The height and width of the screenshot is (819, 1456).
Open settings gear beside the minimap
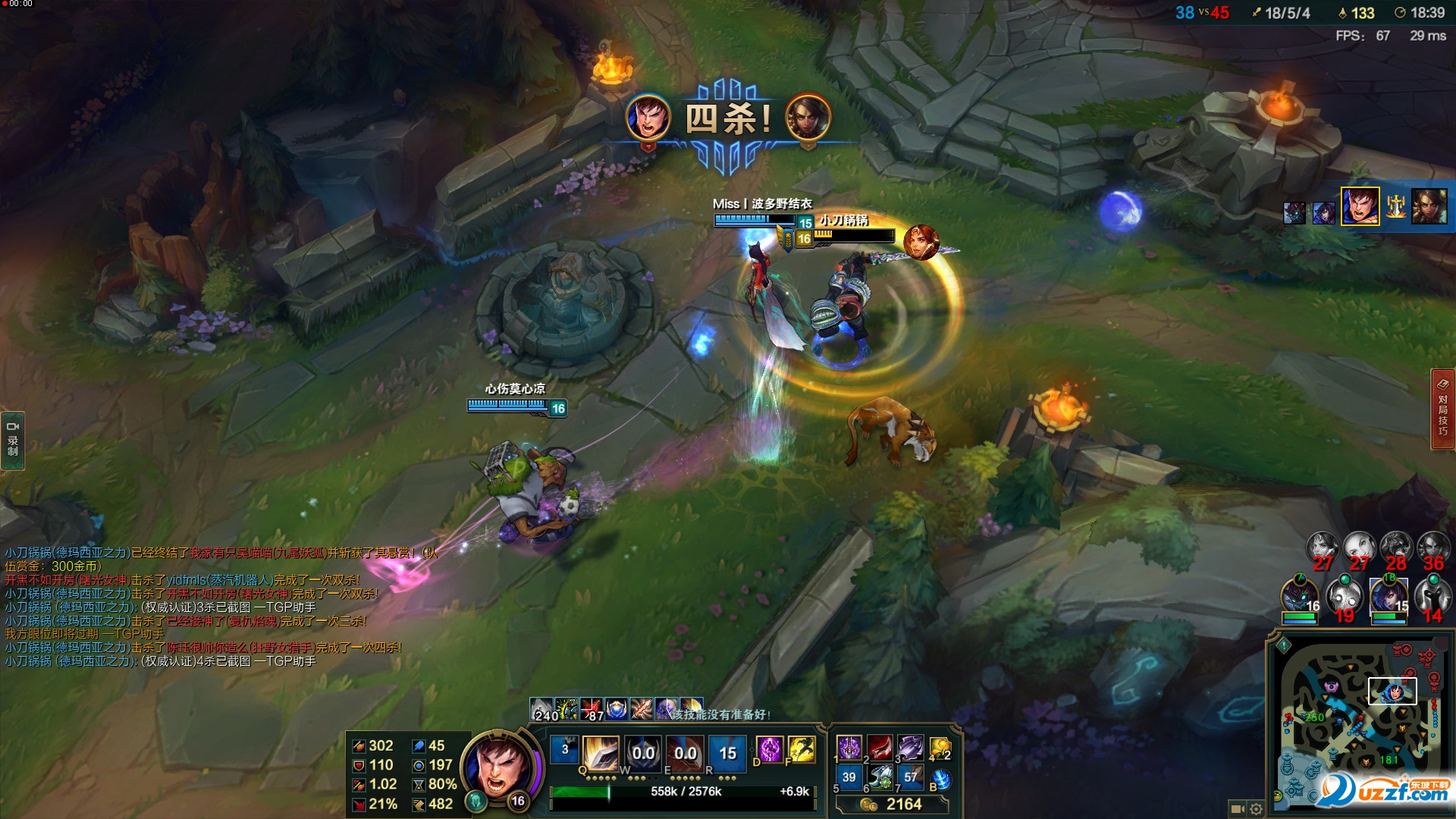[1256, 809]
